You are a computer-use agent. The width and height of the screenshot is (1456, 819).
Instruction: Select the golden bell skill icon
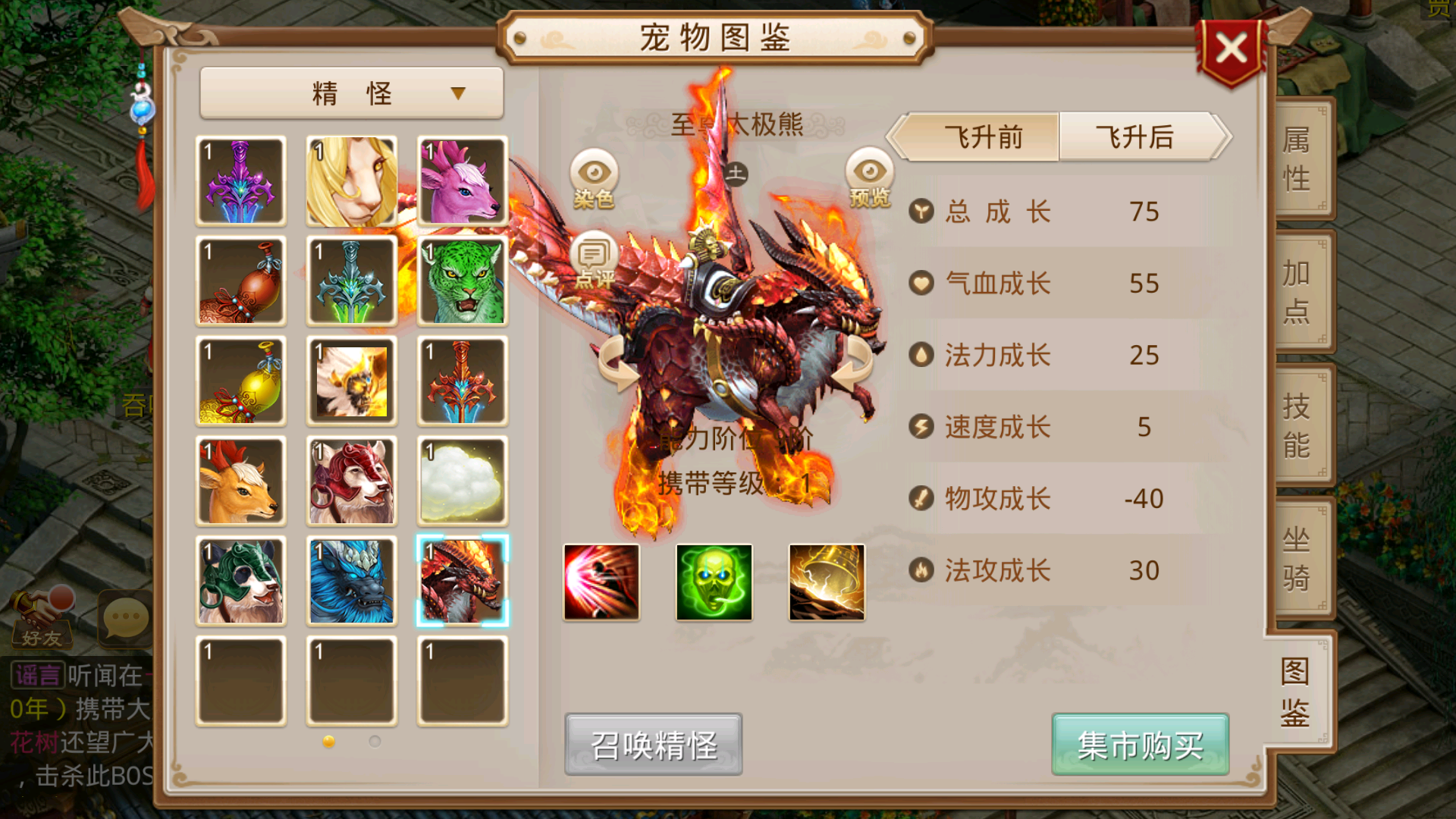click(x=826, y=582)
